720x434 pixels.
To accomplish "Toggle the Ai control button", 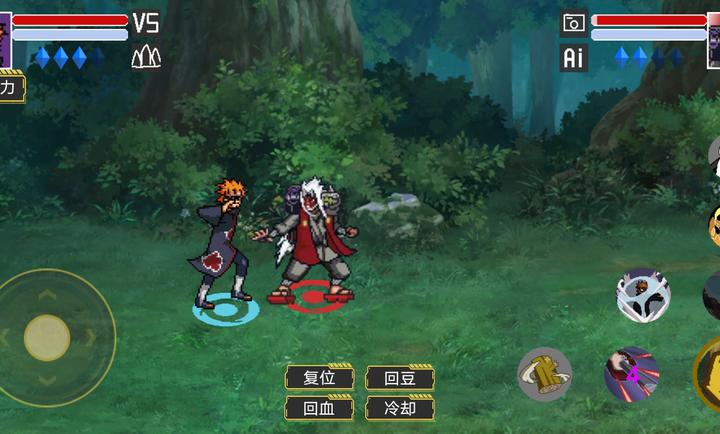I will pos(573,58).
